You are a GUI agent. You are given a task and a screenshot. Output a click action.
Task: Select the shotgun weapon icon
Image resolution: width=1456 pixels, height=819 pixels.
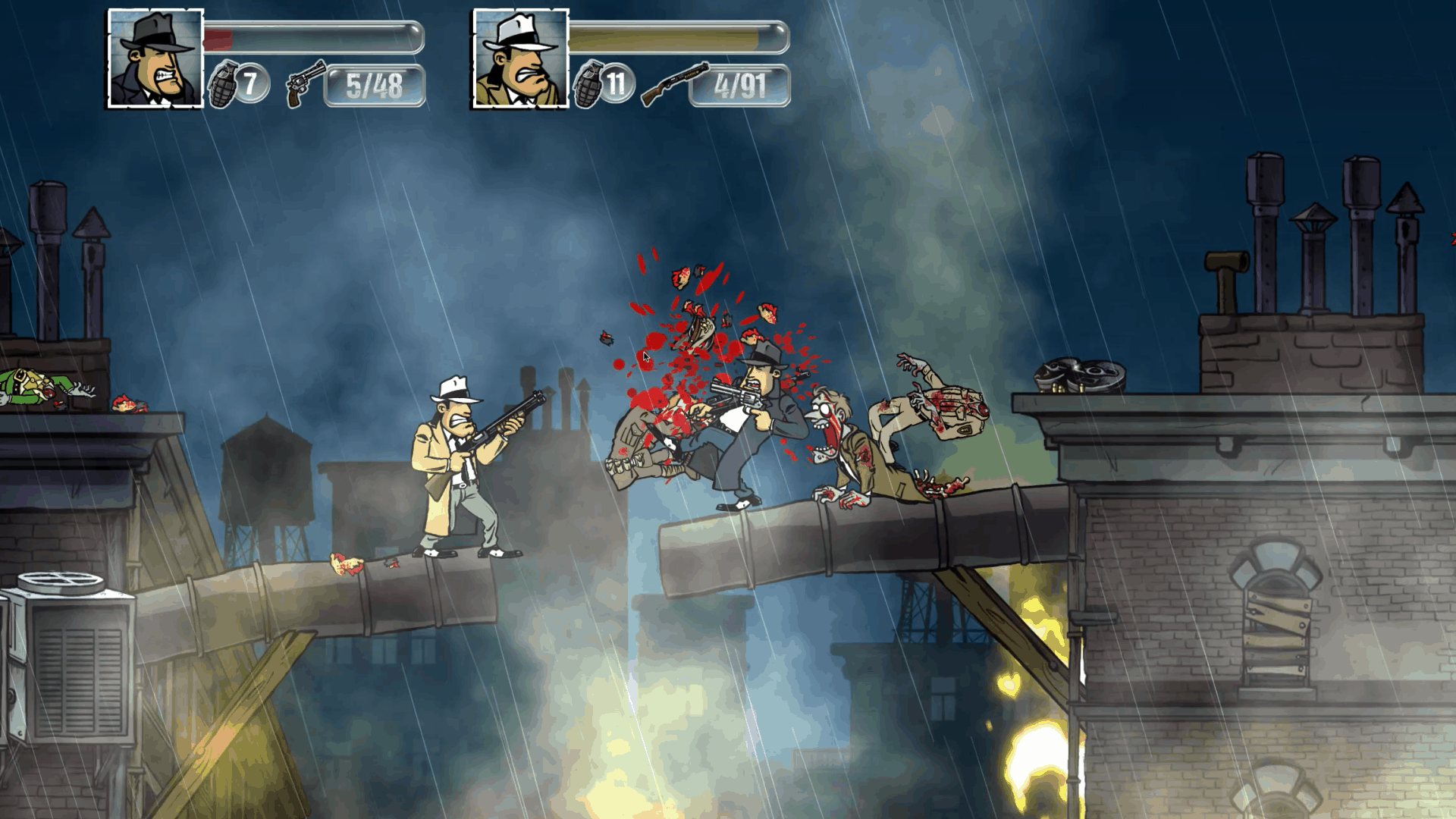pyautogui.click(x=673, y=83)
